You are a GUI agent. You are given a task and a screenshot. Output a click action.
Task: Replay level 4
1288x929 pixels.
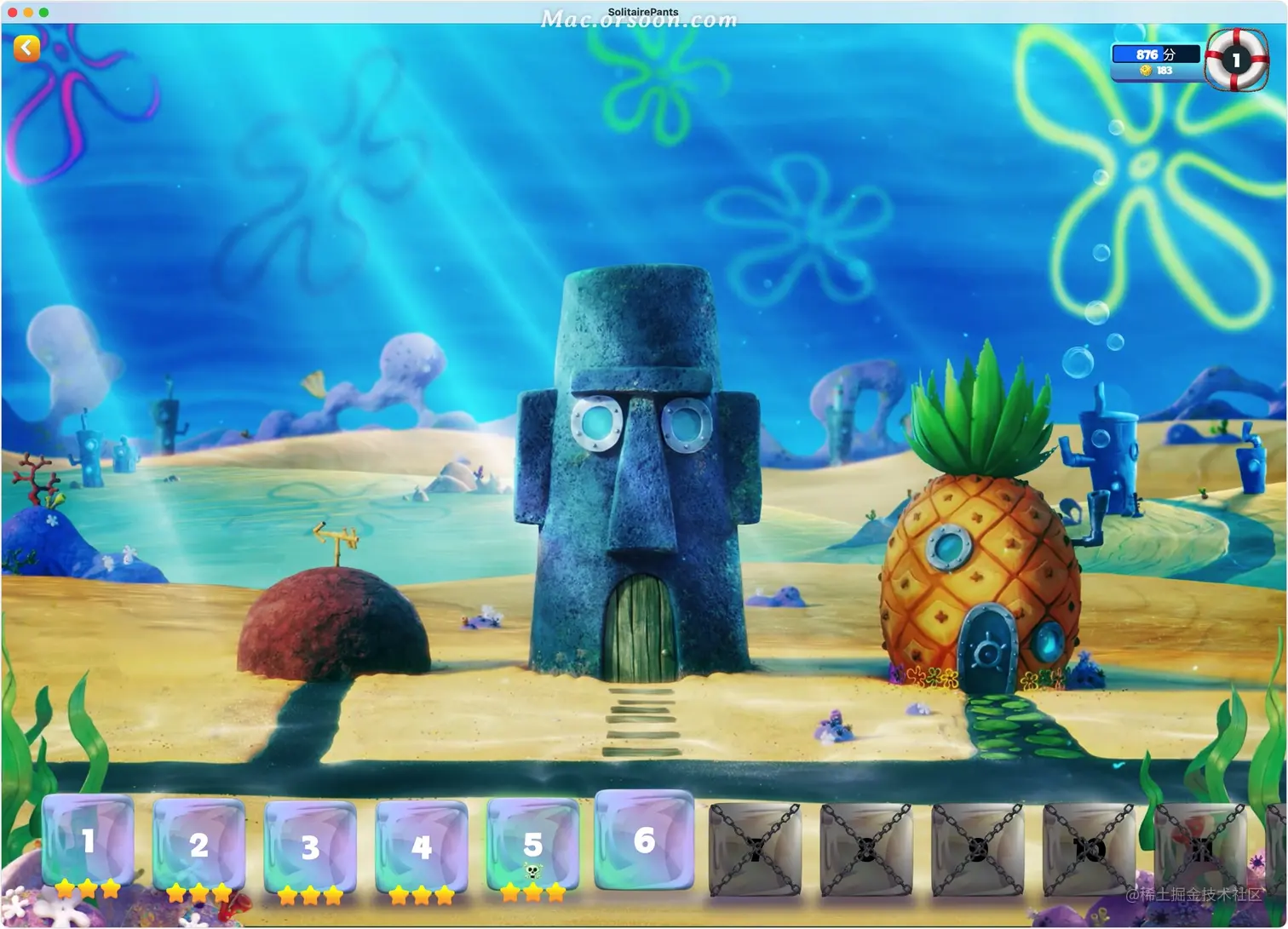[x=421, y=846]
